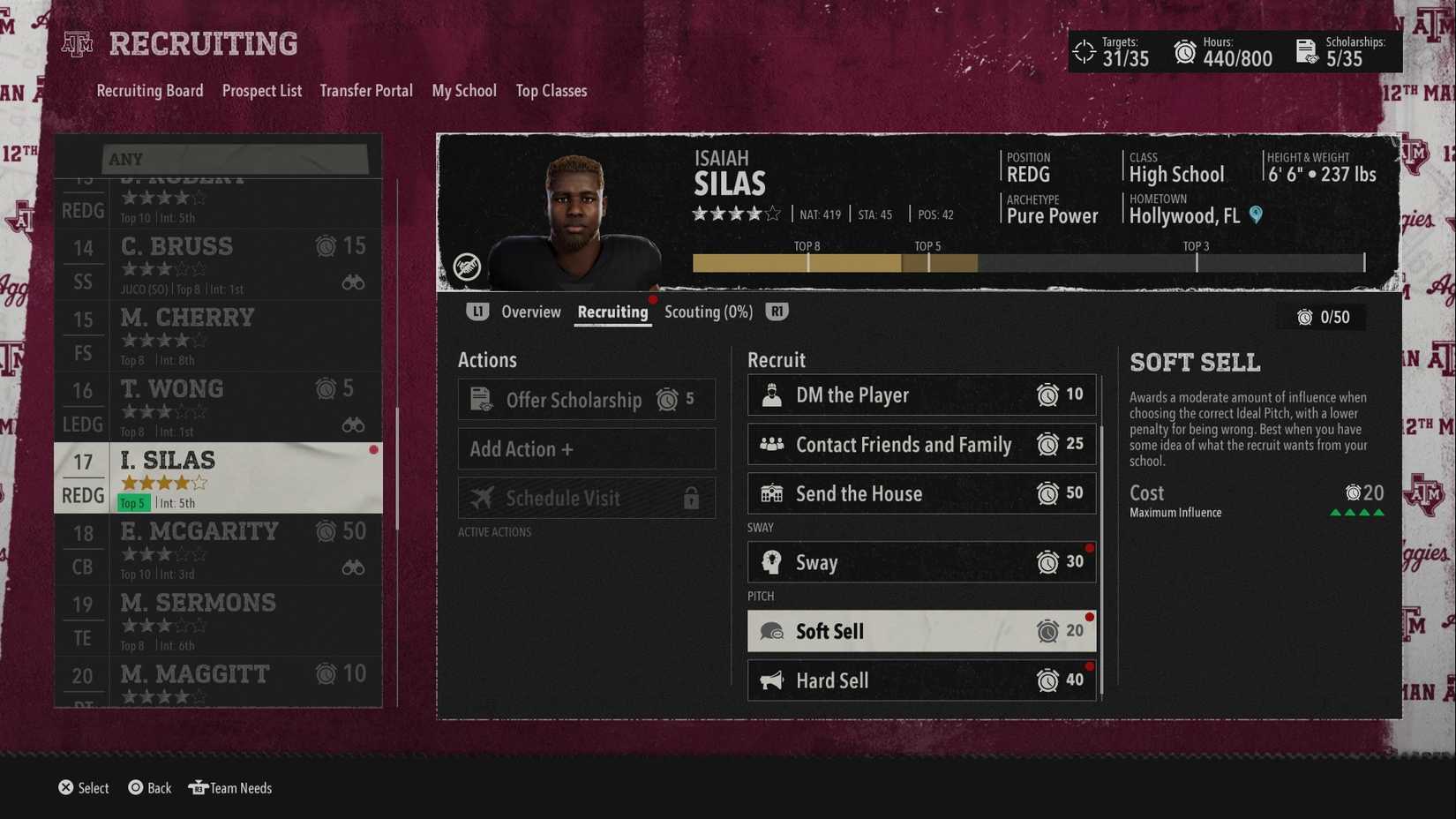Screen dimensions: 1456x819
Task: Switch to the Scouting tab
Action: (709, 312)
